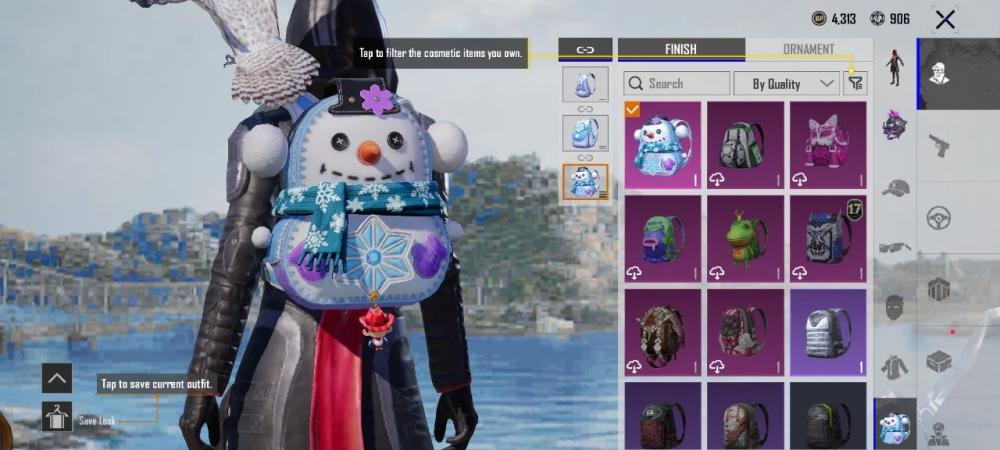Image resolution: width=1000 pixels, height=450 pixels.
Task: Open the cap headwear category
Action: pos(895,187)
